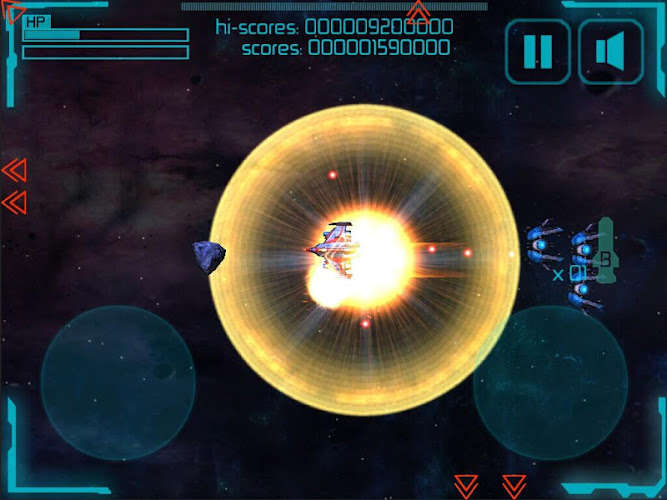Viewport: 667px width, 500px height.
Task: Pause the game
Action: (x=537, y=51)
